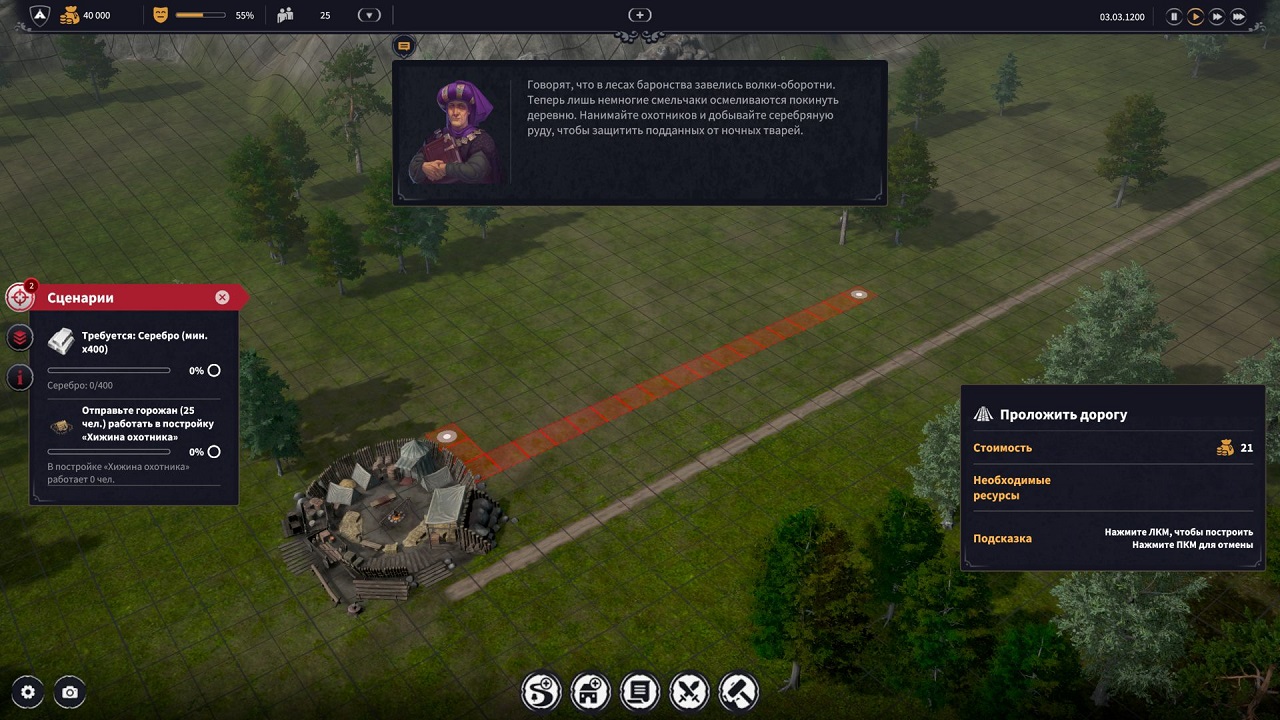Expand the top-center banner panel
Screen dimensions: 1280x720
click(x=639, y=15)
